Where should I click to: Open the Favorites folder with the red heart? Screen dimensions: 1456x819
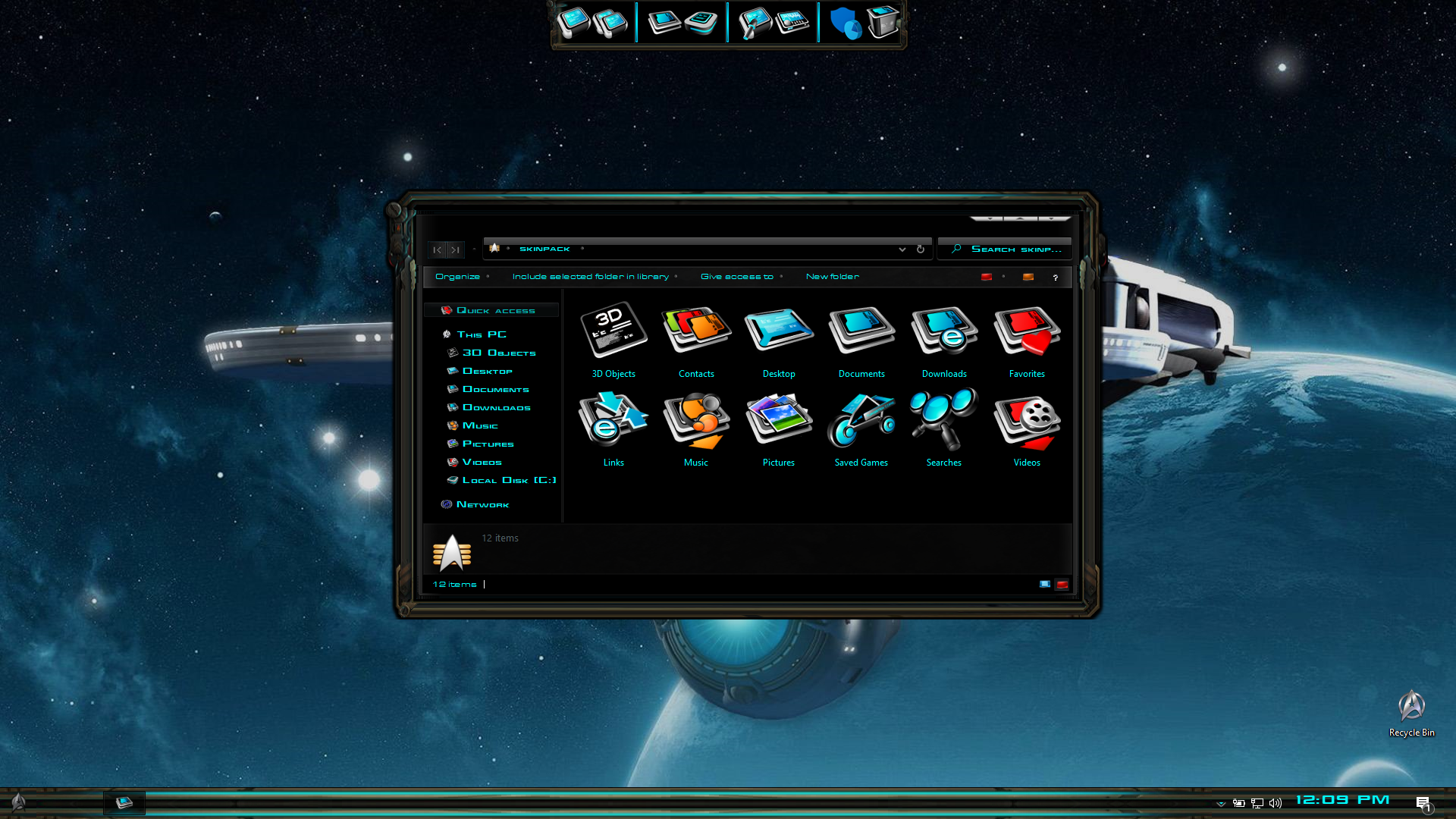click(1027, 331)
